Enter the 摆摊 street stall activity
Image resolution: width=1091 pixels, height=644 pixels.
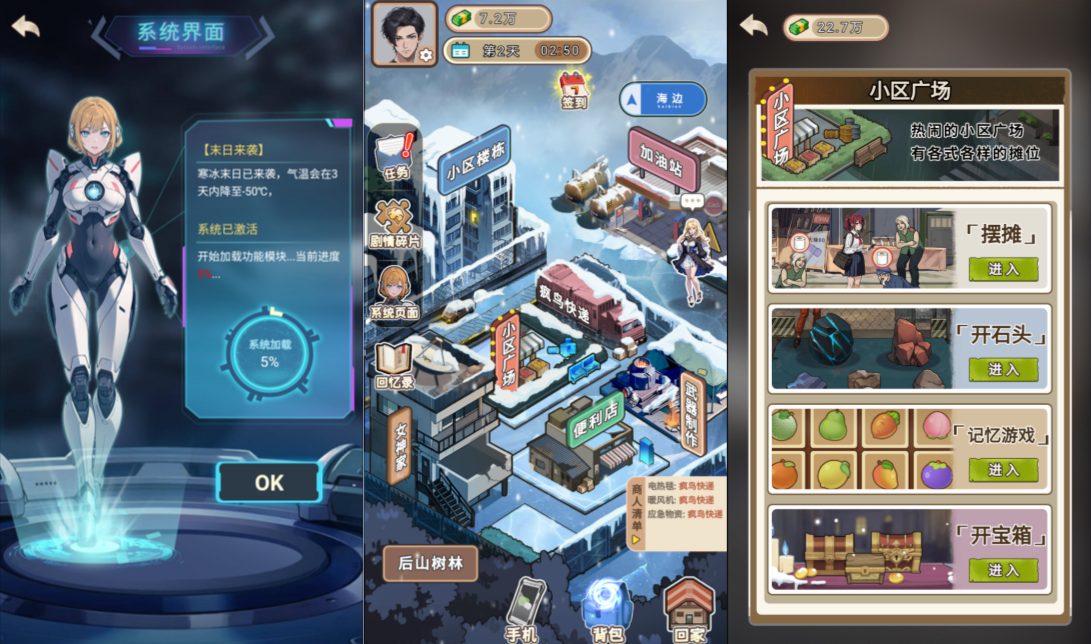click(1003, 269)
